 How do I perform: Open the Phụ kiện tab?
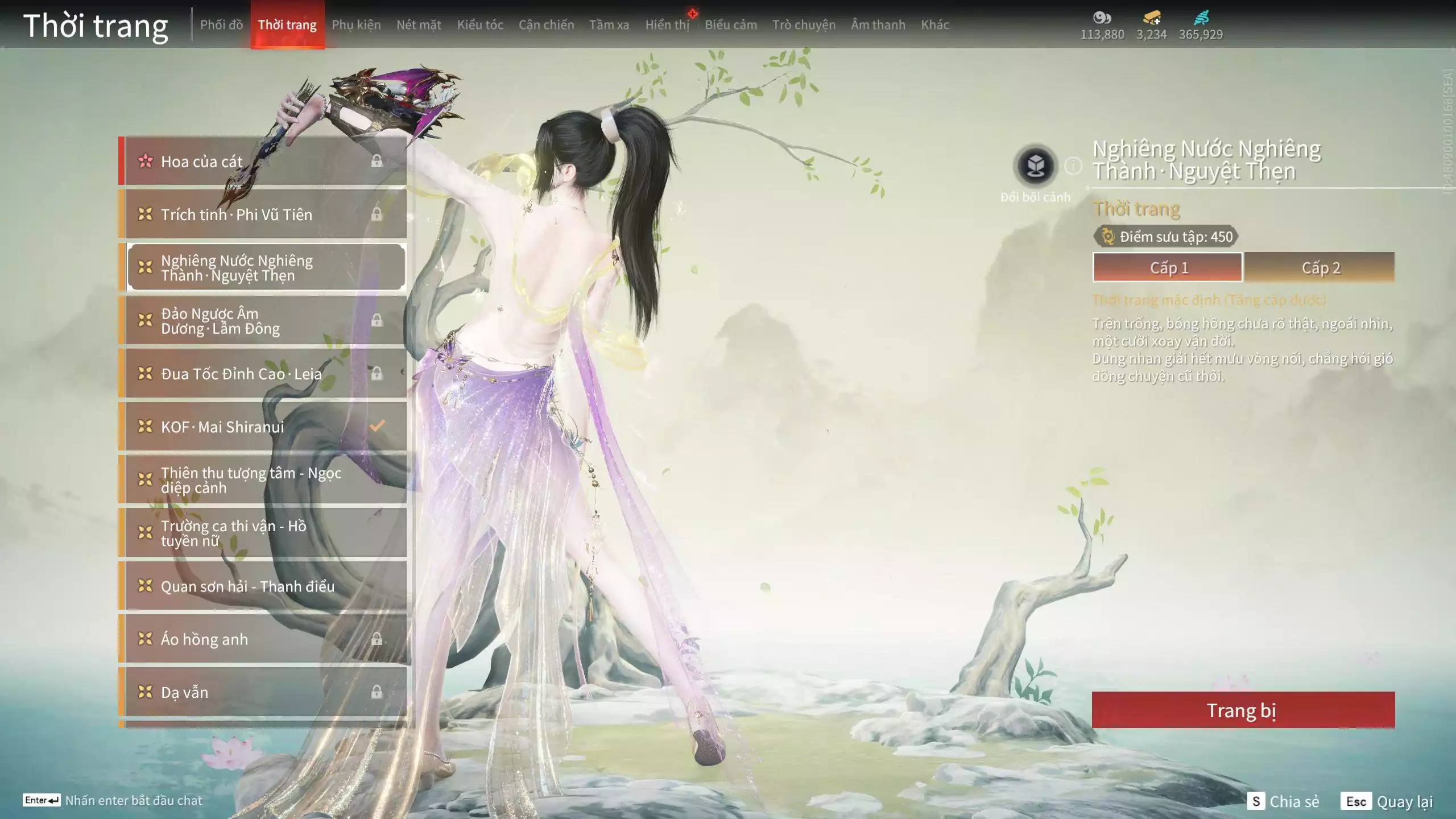356,25
